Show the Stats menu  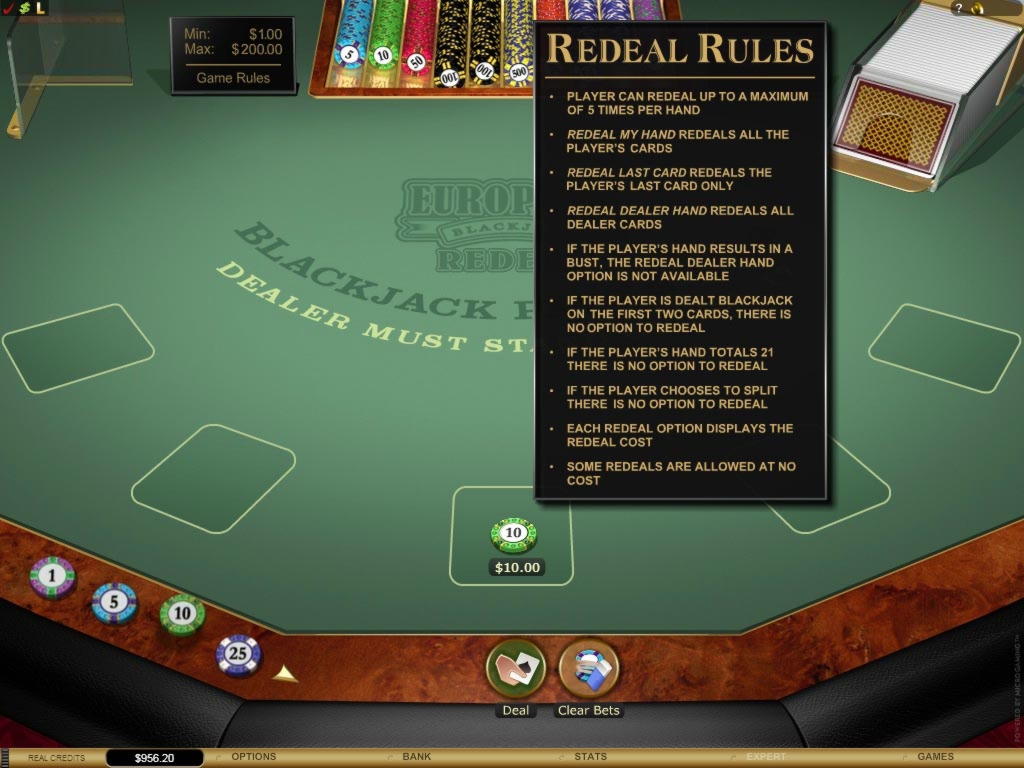tap(590, 757)
